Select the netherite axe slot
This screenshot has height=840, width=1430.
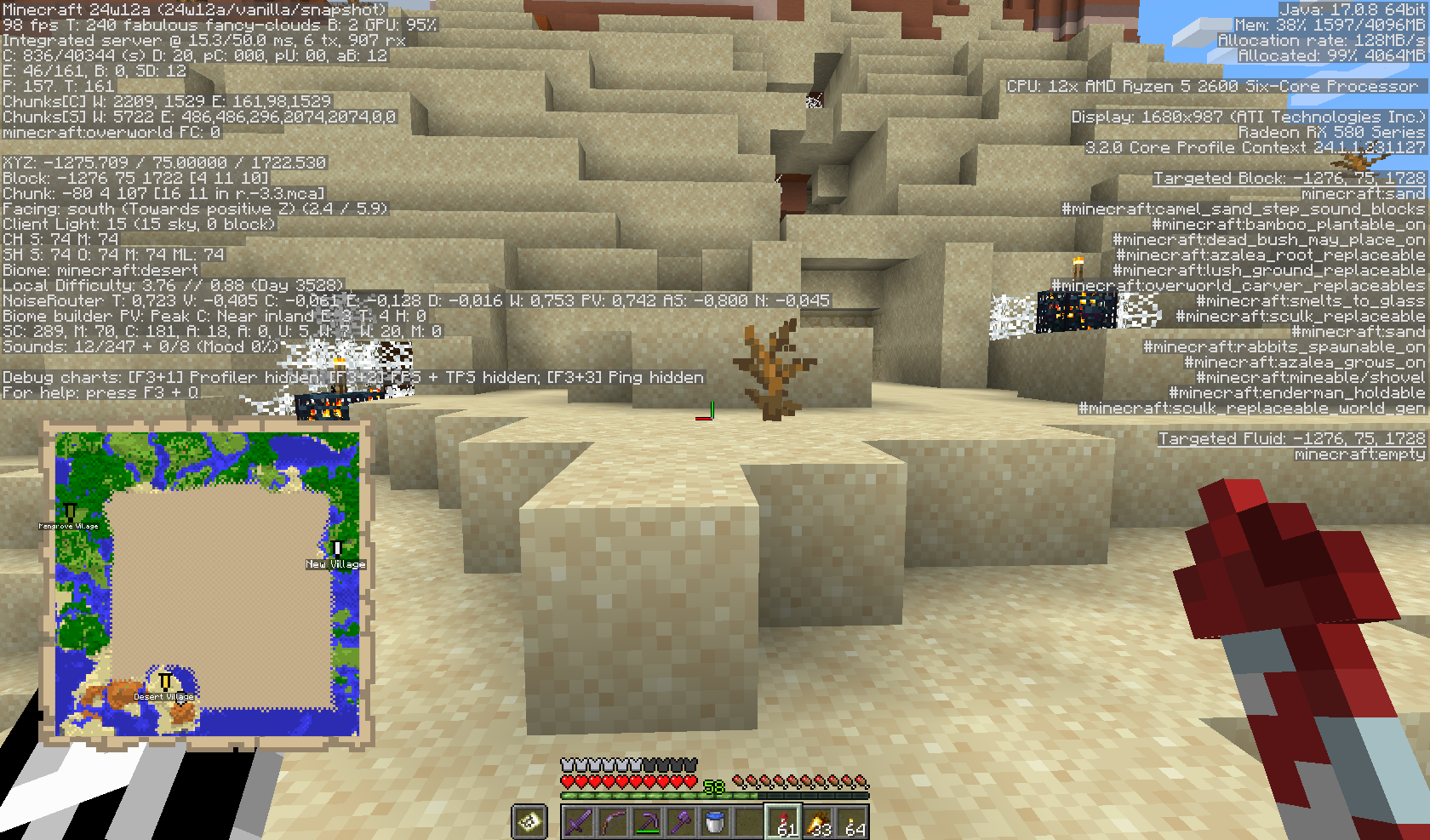[681, 822]
